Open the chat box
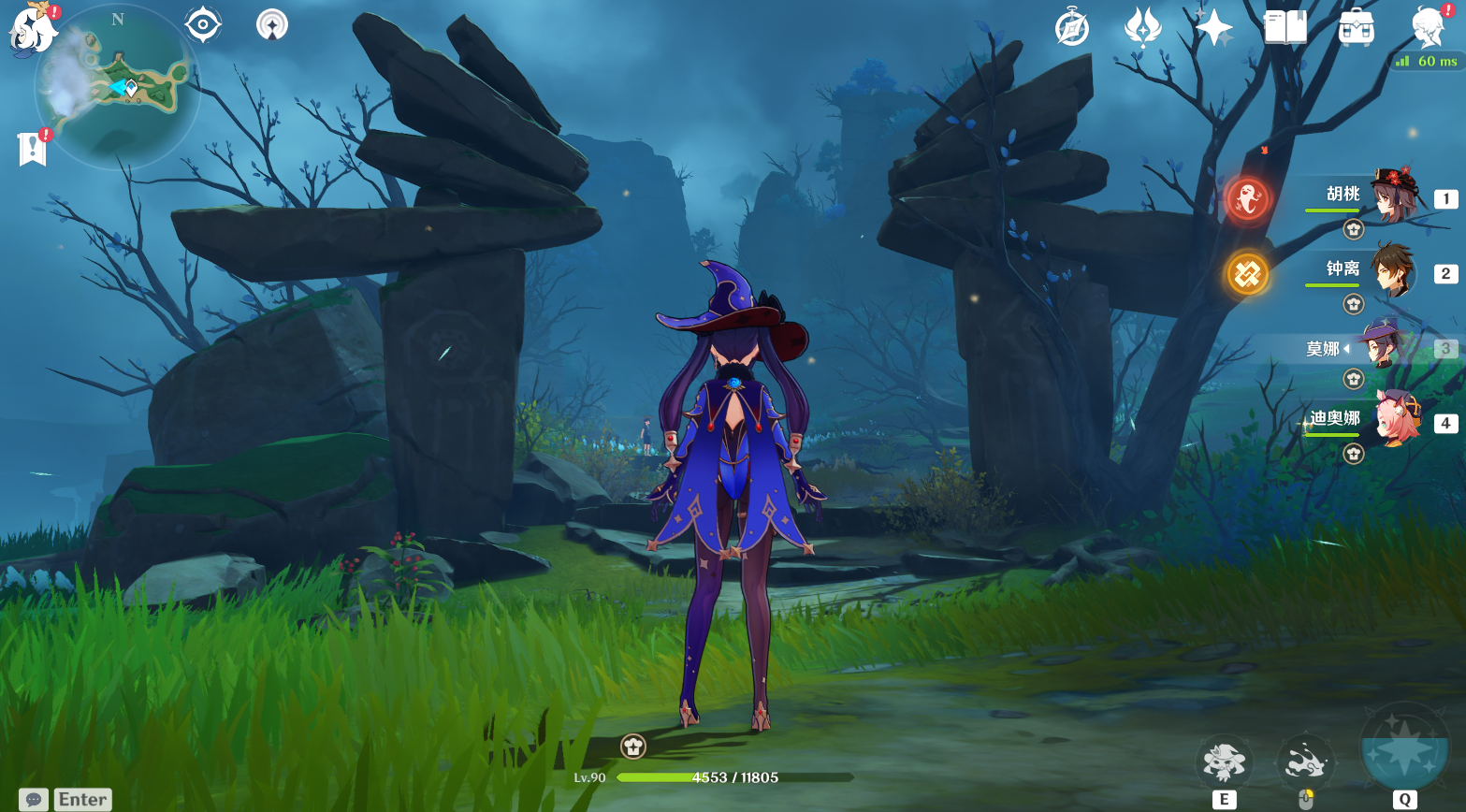 point(34,799)
